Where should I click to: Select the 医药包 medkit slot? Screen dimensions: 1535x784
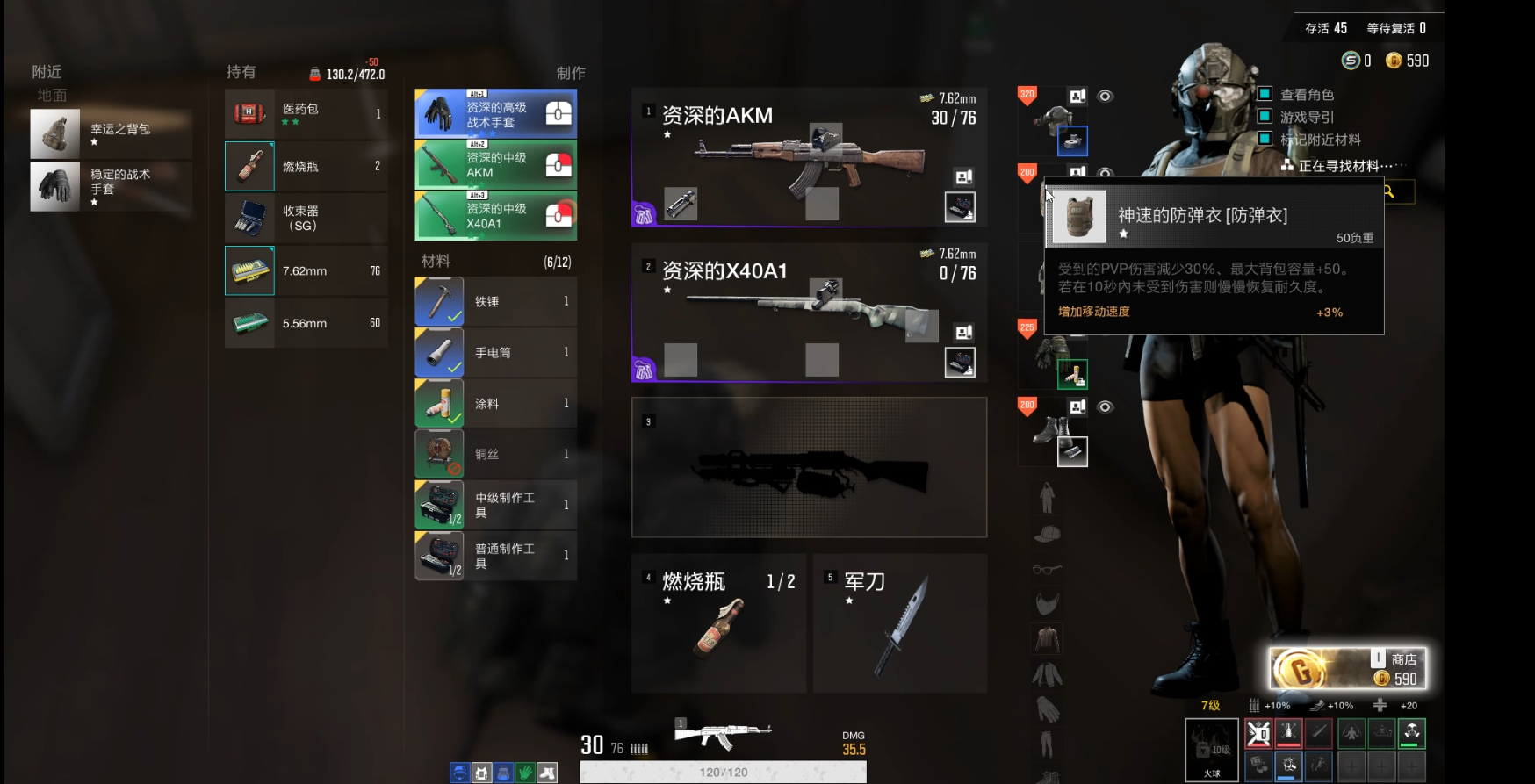point(306,113)
